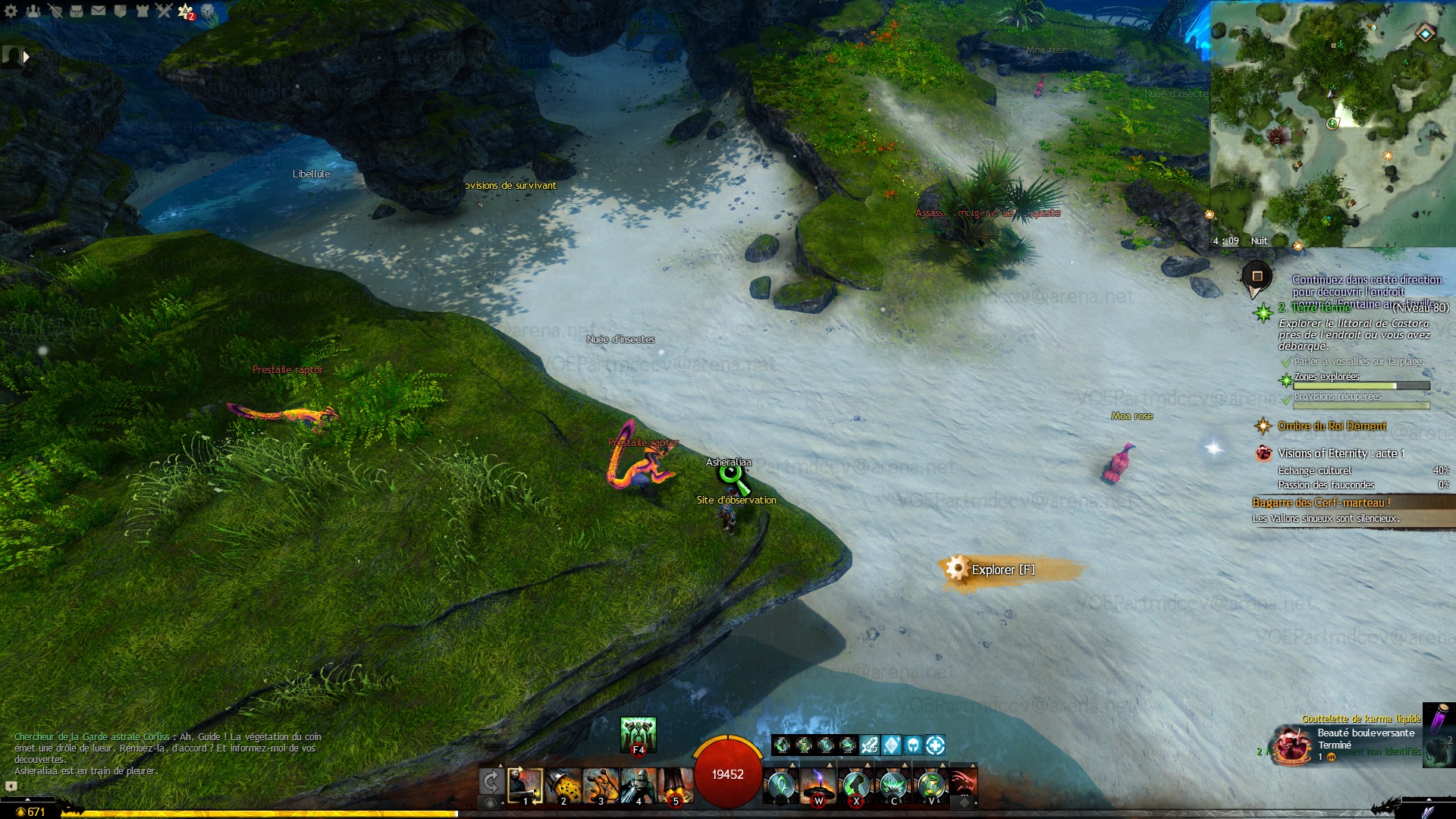Image resolution: width=1456 pixels, height=819 pixels.
Task: Open the guild shield panel
Action: pos(120,11)
